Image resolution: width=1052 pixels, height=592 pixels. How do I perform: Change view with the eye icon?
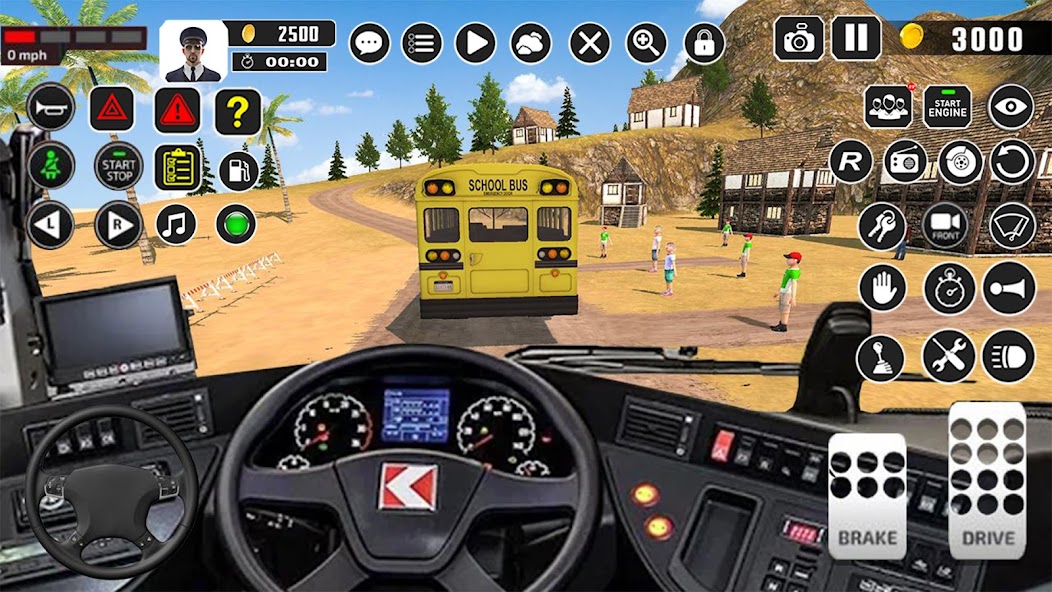tap(1010, 107)
